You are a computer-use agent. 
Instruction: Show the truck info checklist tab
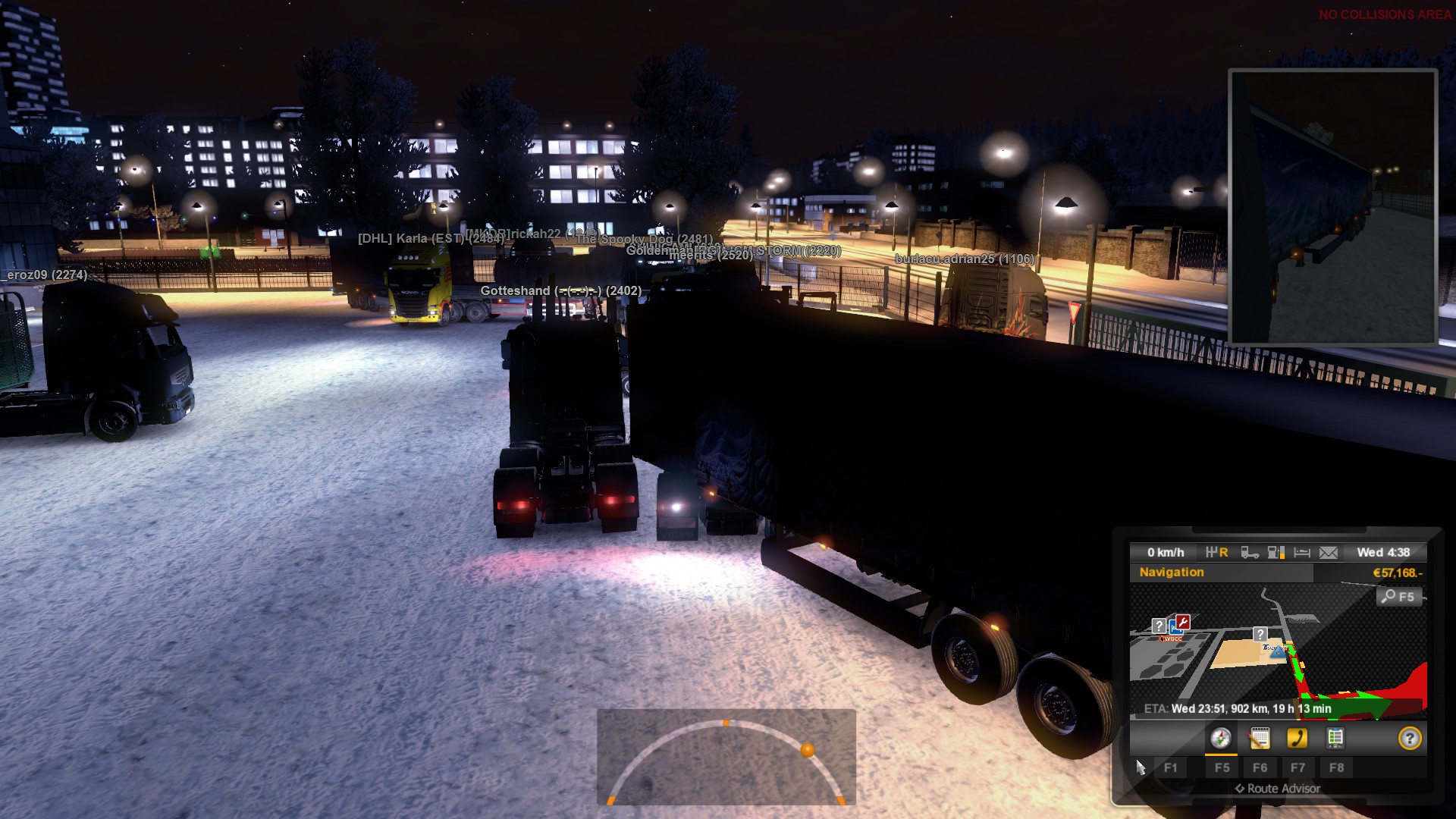click(1335, 738)
